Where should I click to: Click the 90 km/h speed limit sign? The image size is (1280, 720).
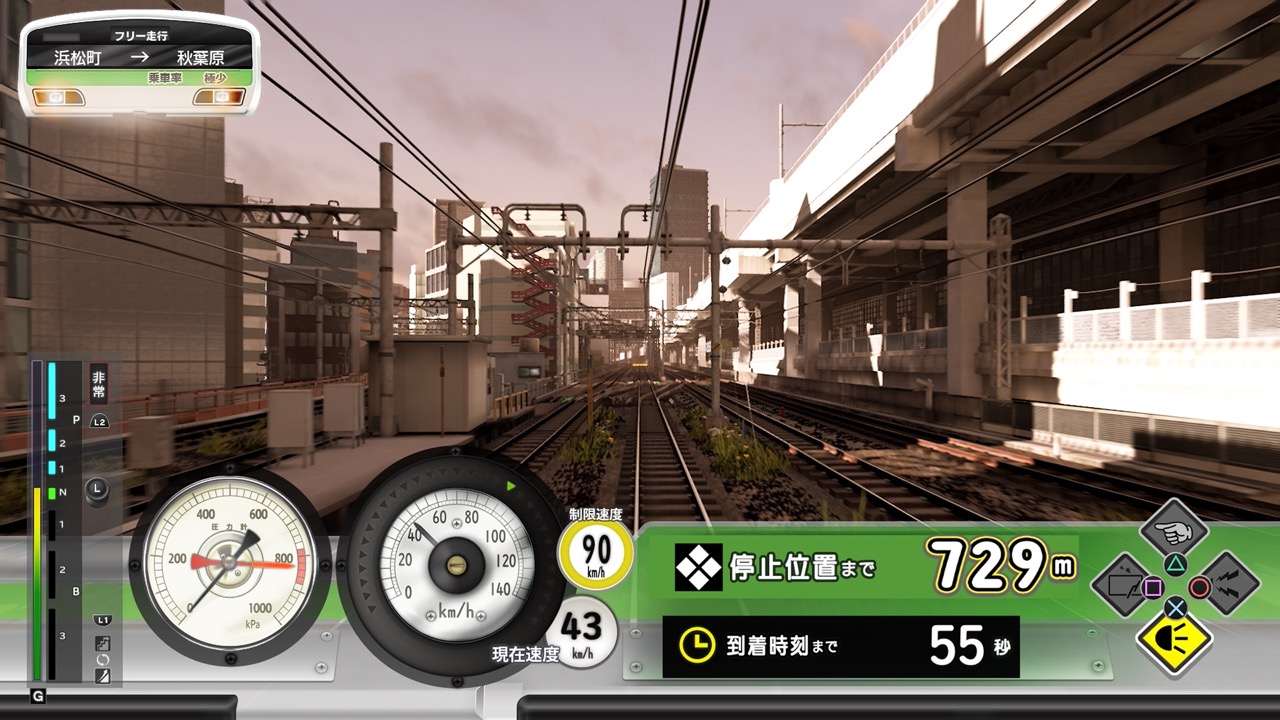(596, 555)
